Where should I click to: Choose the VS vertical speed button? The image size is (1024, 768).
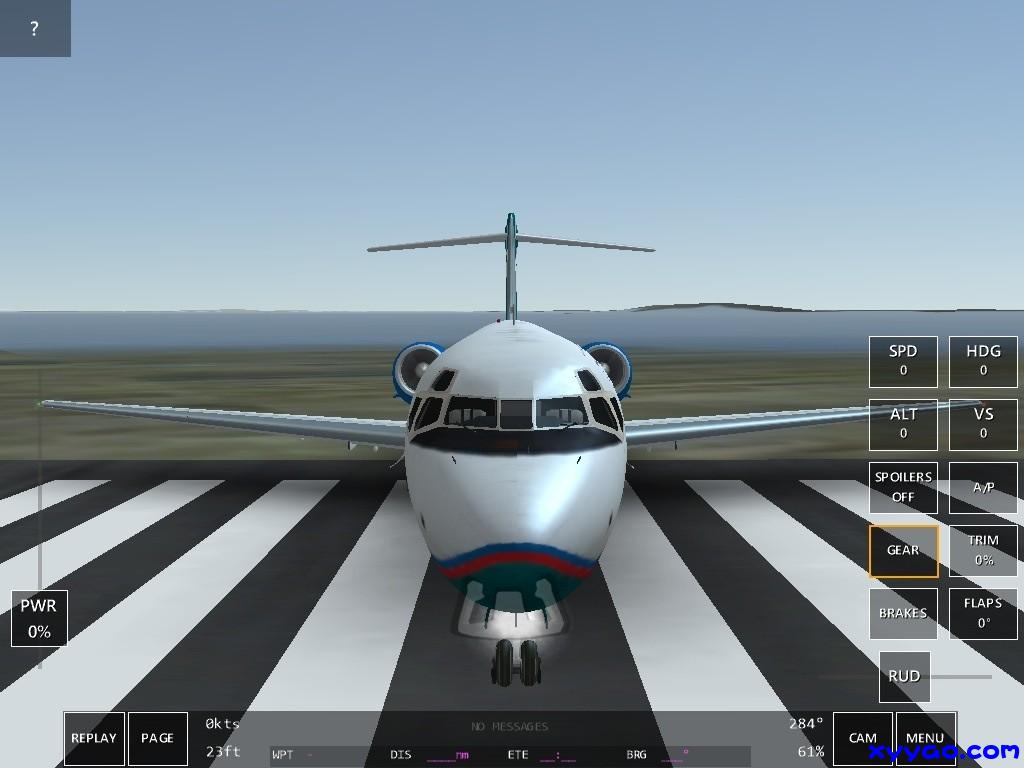(983, 424)
